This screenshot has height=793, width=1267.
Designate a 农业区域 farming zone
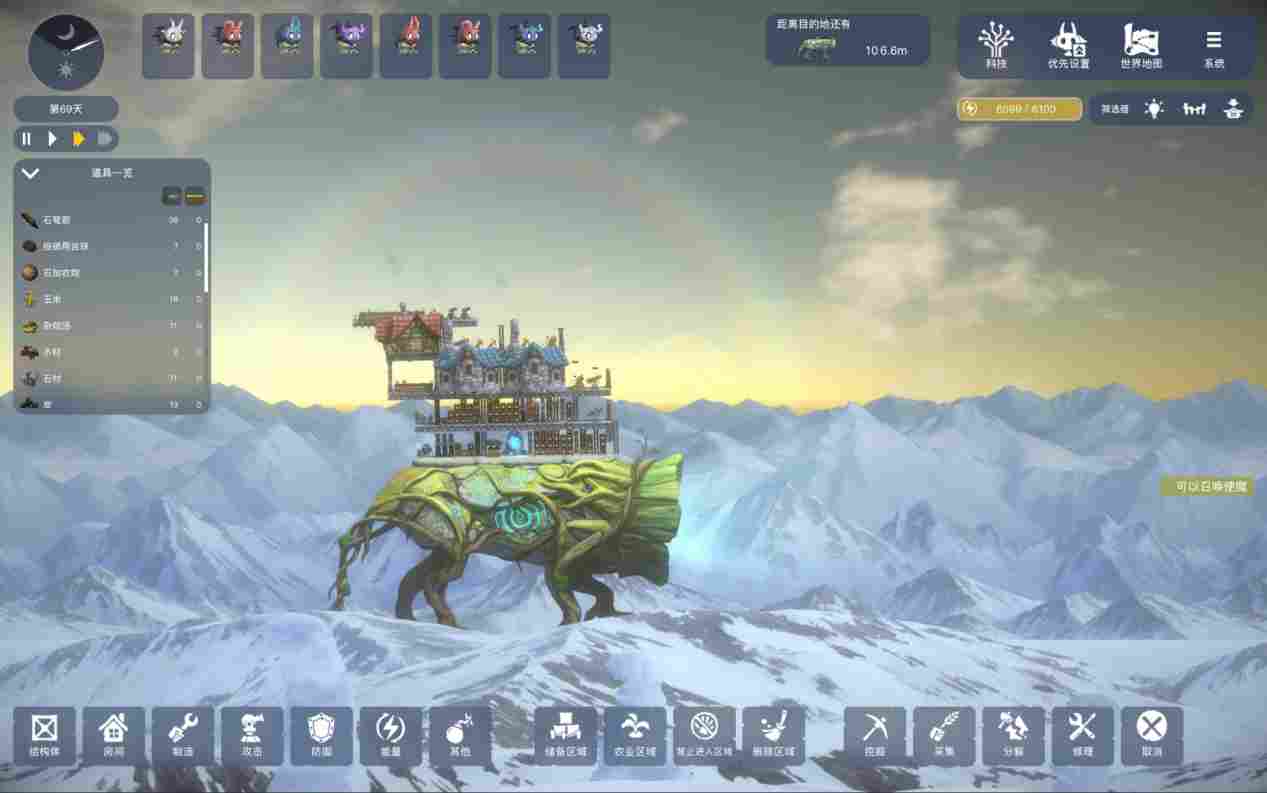click(635, 735)
